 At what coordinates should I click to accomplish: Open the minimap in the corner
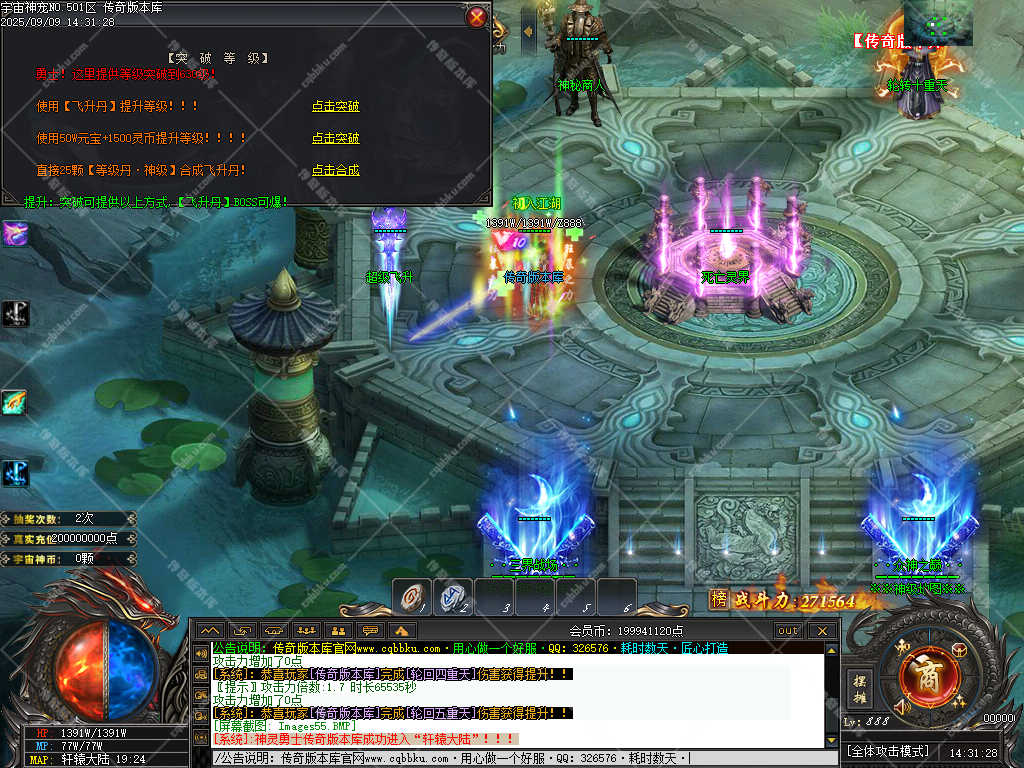pyautogui.click(x=937, y=22)
